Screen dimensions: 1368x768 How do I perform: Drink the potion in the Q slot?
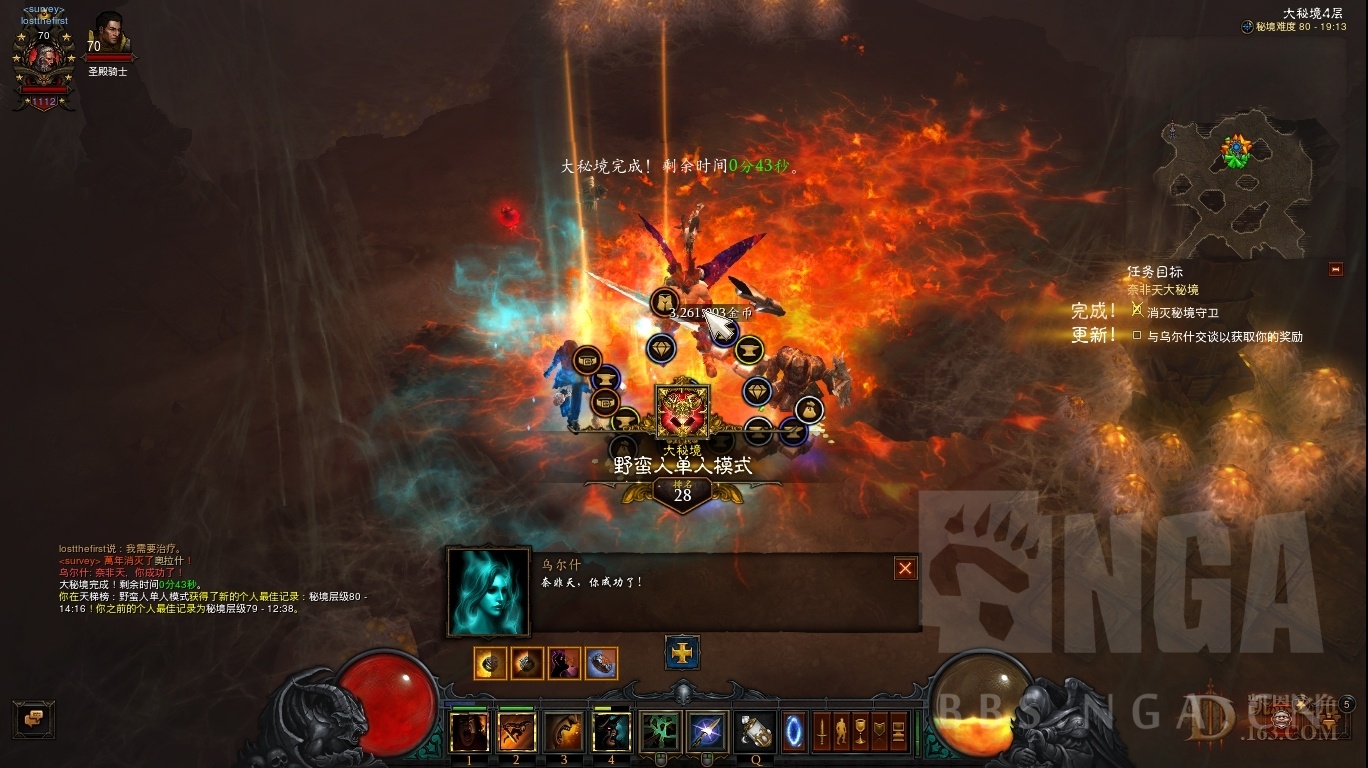pos(755,731)
